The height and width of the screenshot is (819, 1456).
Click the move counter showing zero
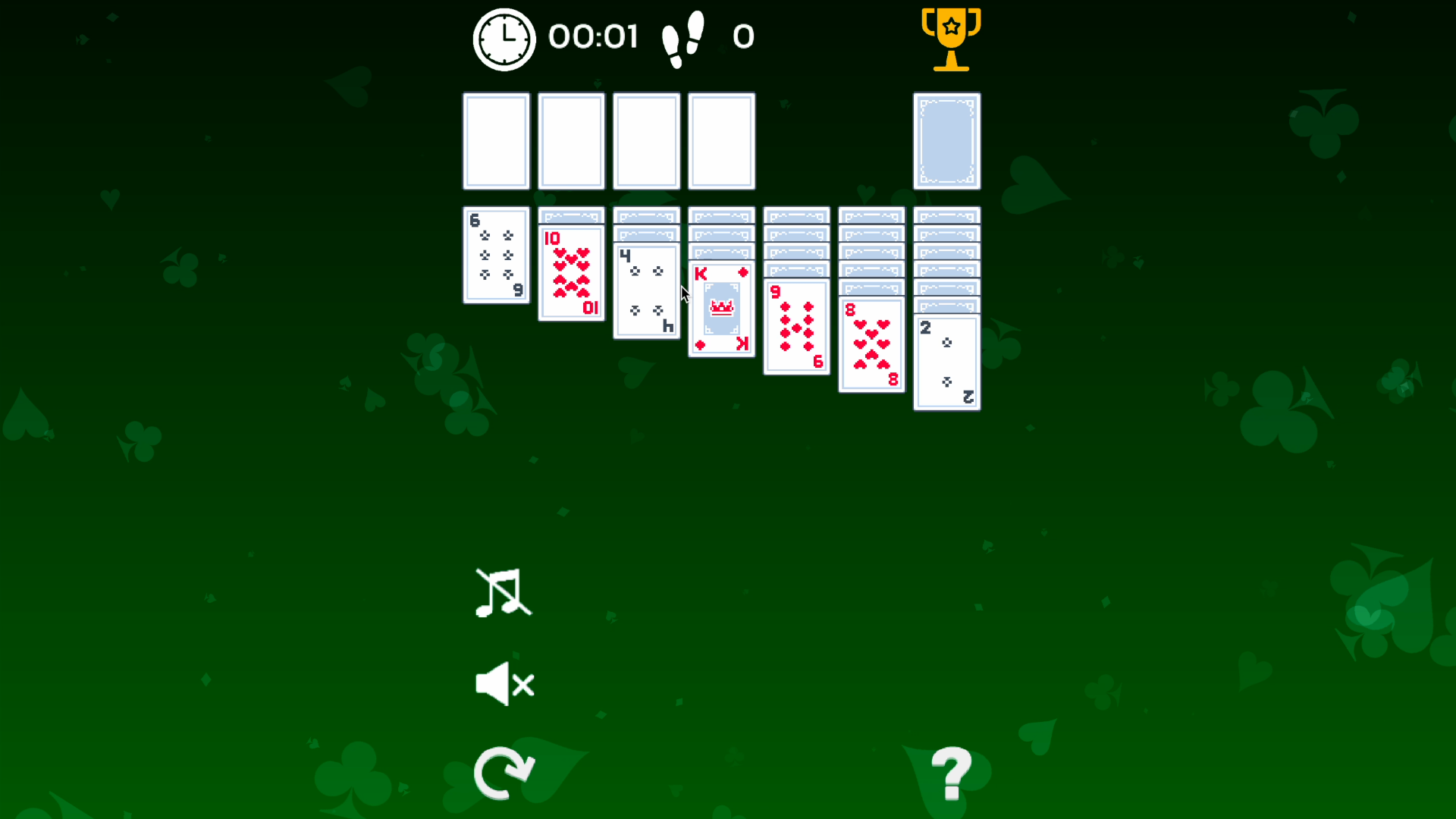(743, 36)
